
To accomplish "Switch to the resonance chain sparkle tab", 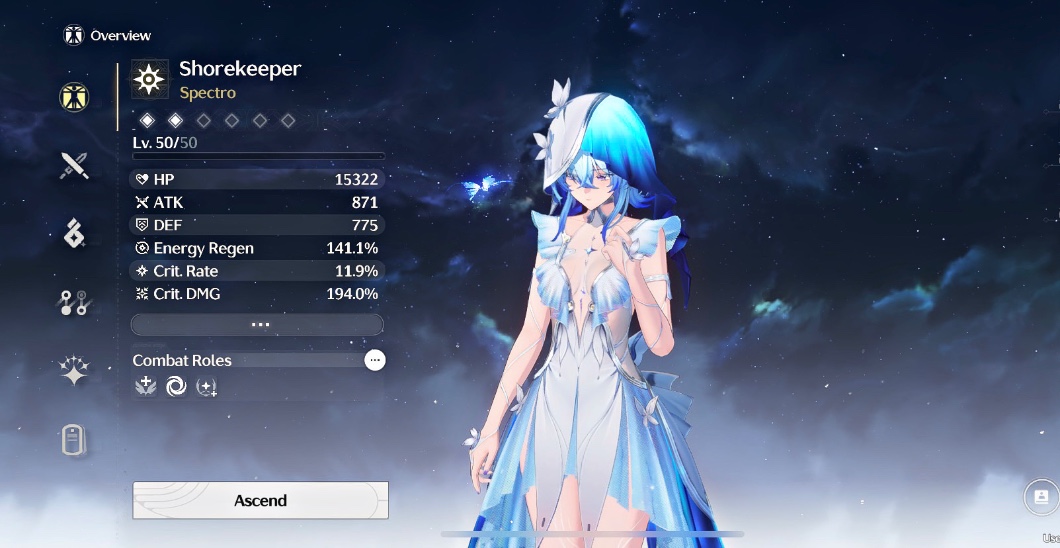I will 74,371.
